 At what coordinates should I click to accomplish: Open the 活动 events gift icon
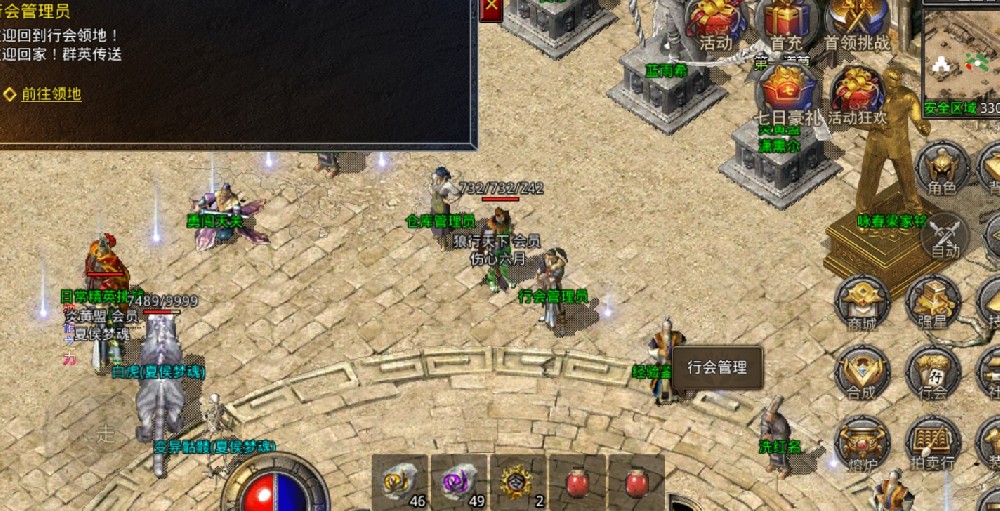(716, 24)
